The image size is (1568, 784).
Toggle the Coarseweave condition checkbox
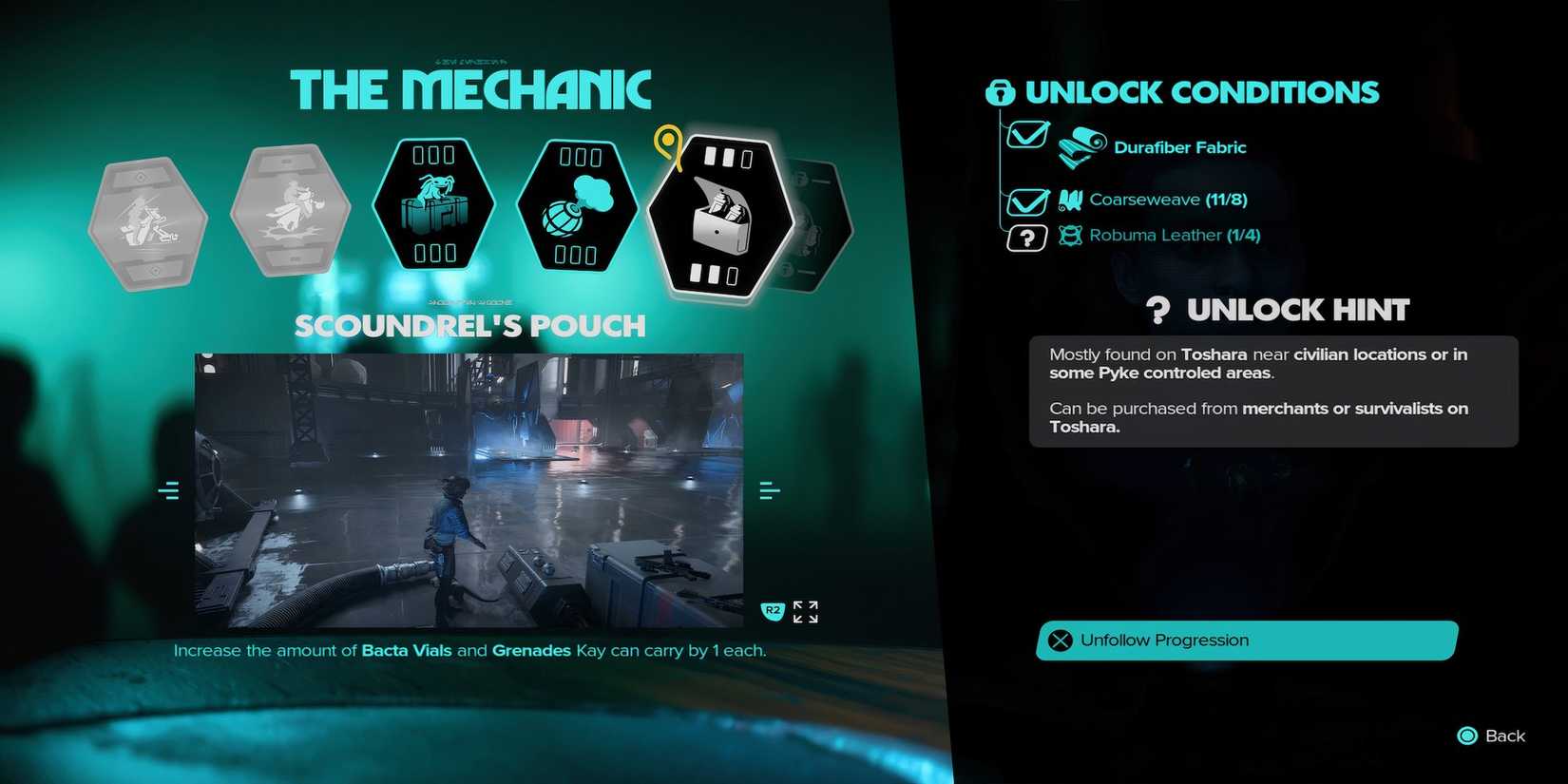pos(1028,200)
